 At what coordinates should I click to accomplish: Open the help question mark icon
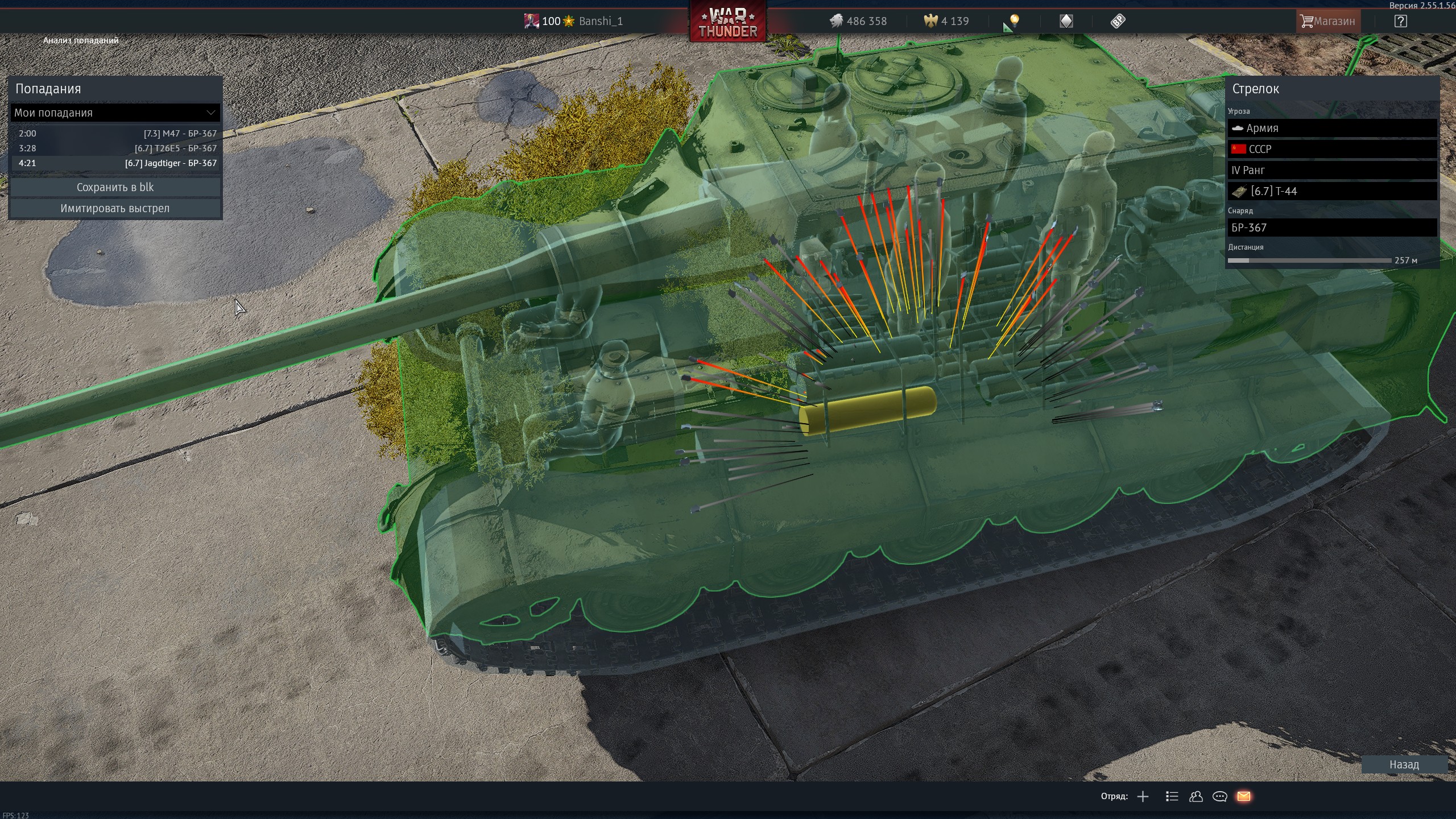click(1400, 21)
